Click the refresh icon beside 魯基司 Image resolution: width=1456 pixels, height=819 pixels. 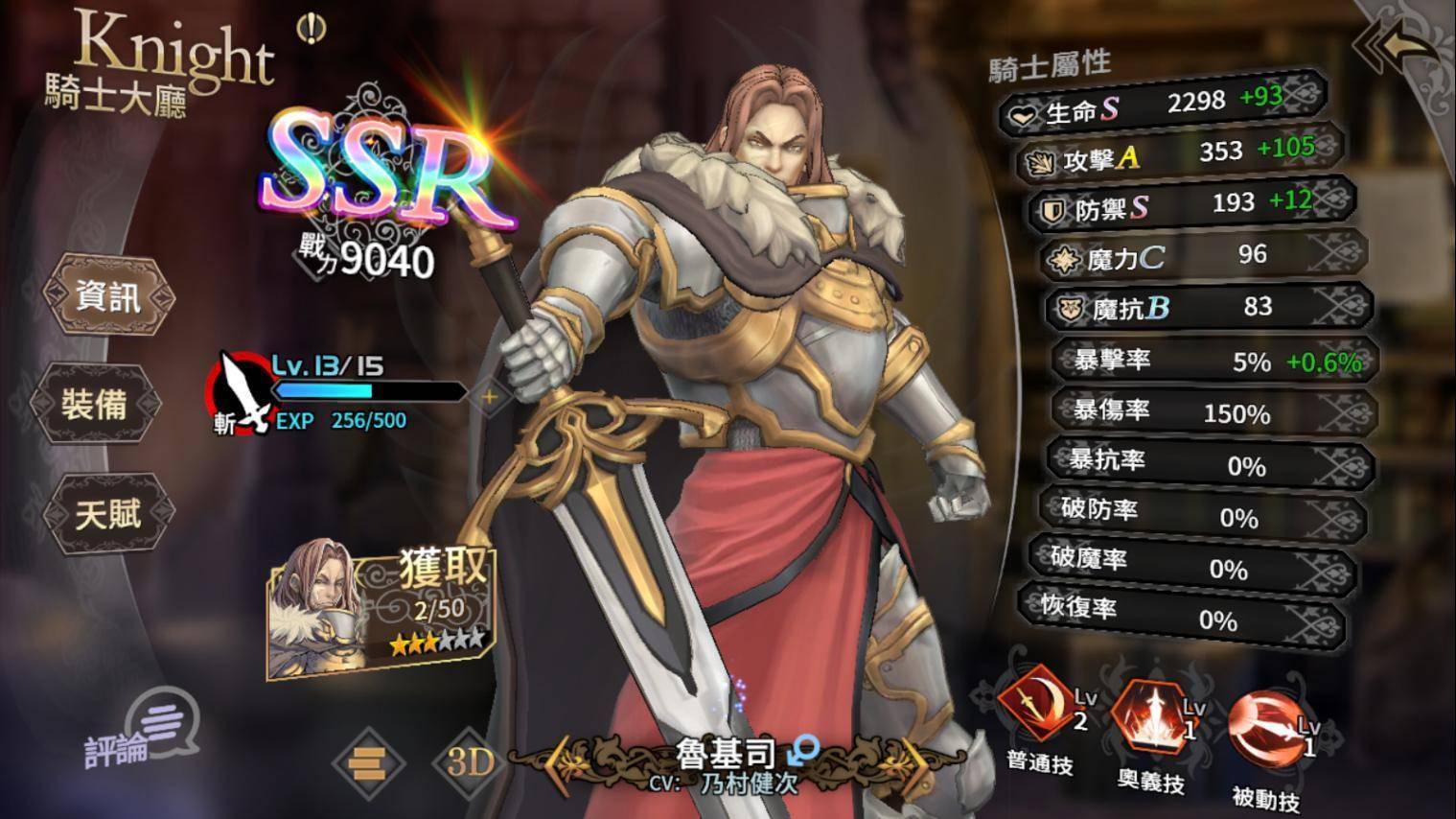(804, 748)
